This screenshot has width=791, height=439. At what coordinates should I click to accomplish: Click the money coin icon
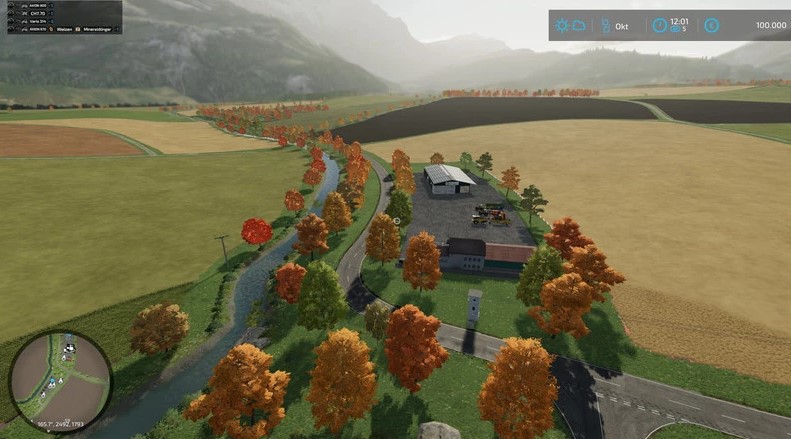coord(712,25)
